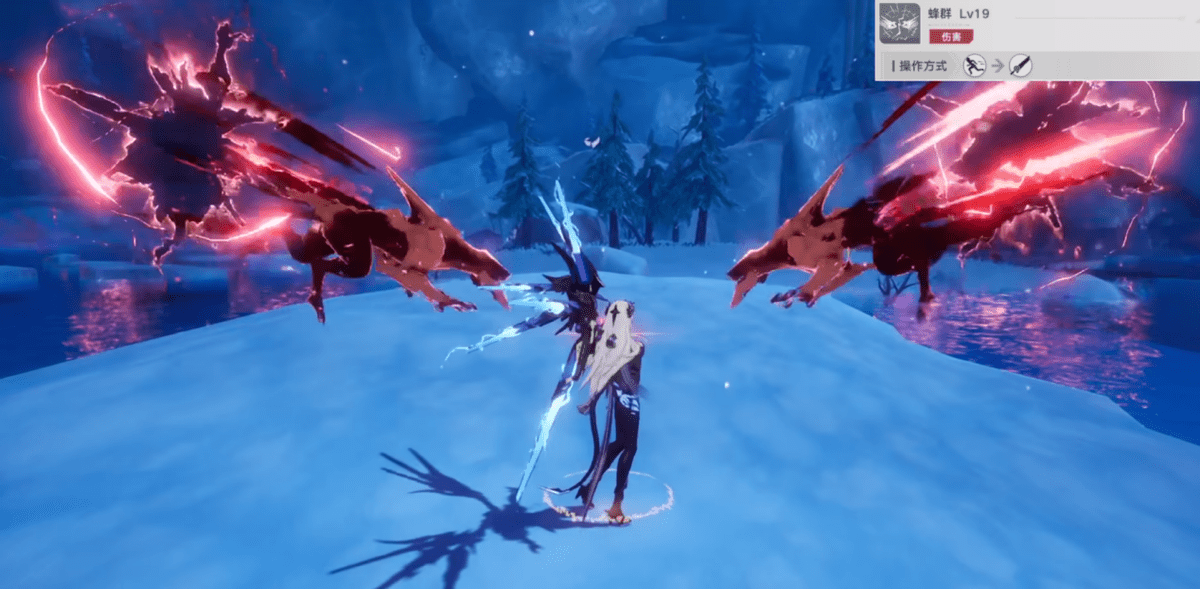Select the red 伤害 damage tag

(951, 37)
